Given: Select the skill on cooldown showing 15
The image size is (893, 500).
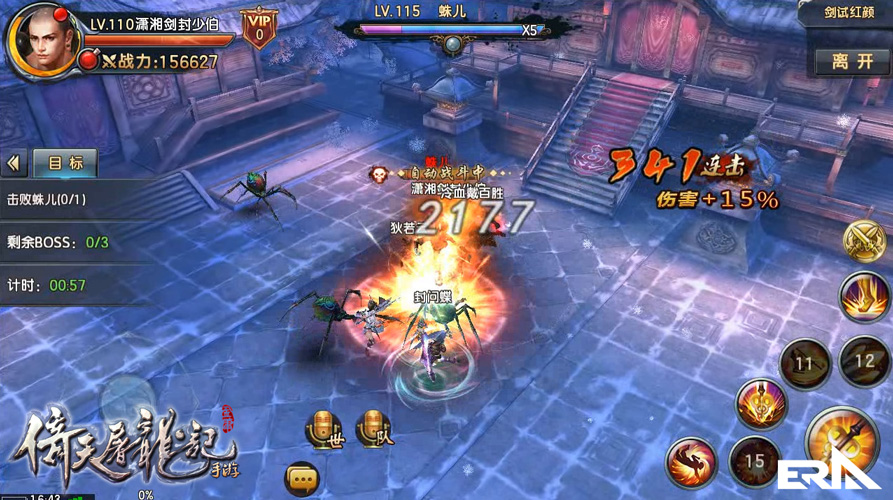Looking at the screenshot, I should [755, 463].
